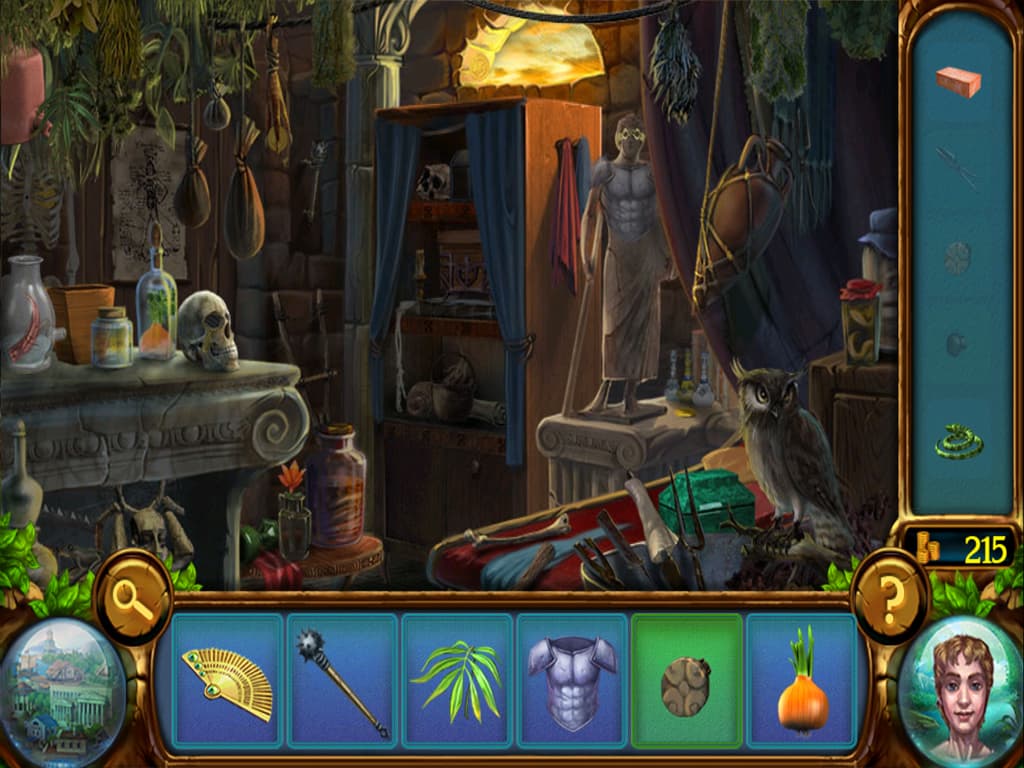Image resolution: width=1024 pixels, height=768 pixels.
Task: Select the red brick in side panel
Action: click(x=958, y=82)
